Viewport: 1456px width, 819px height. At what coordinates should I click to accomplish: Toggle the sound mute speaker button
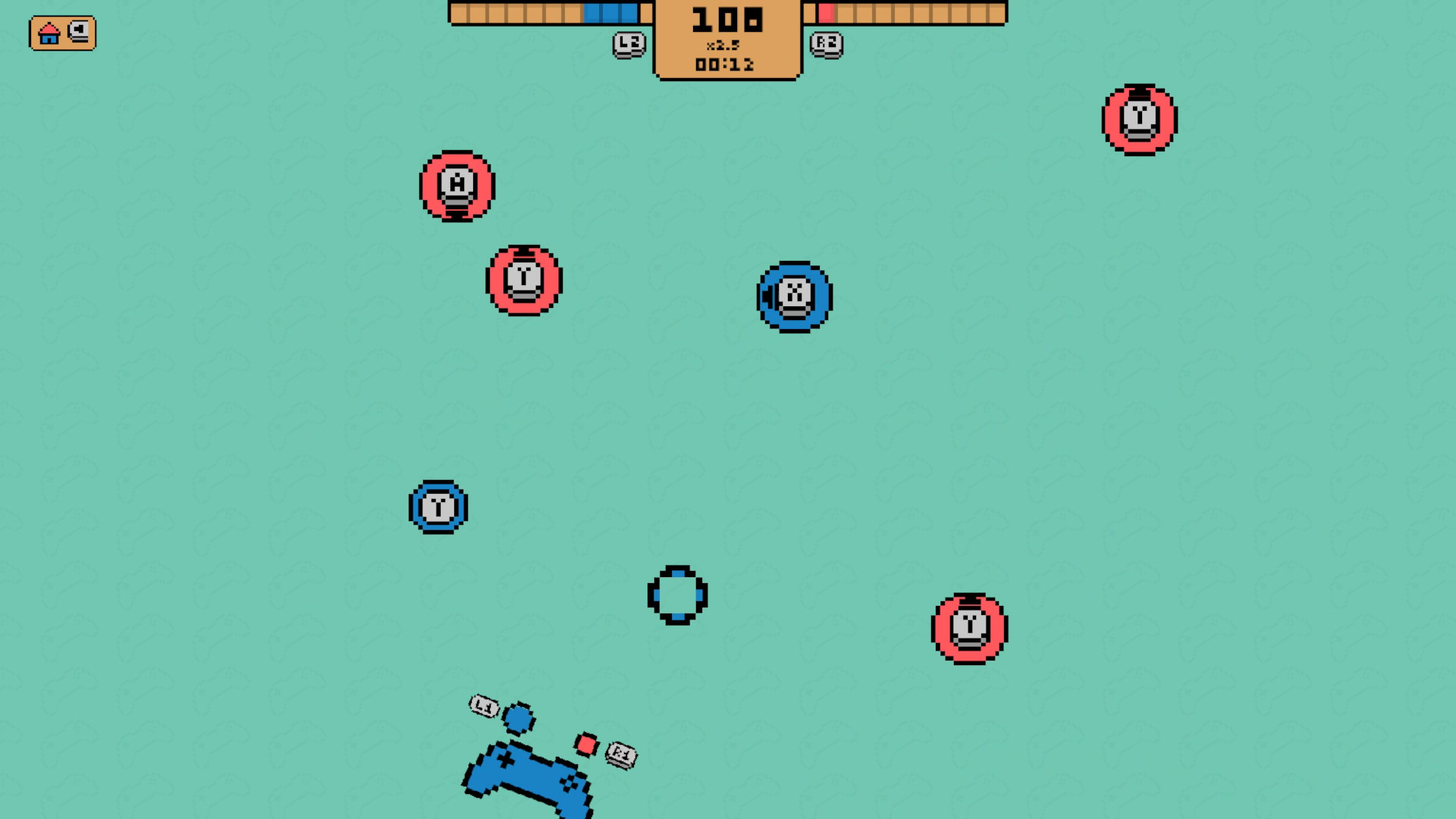[78, 33]
